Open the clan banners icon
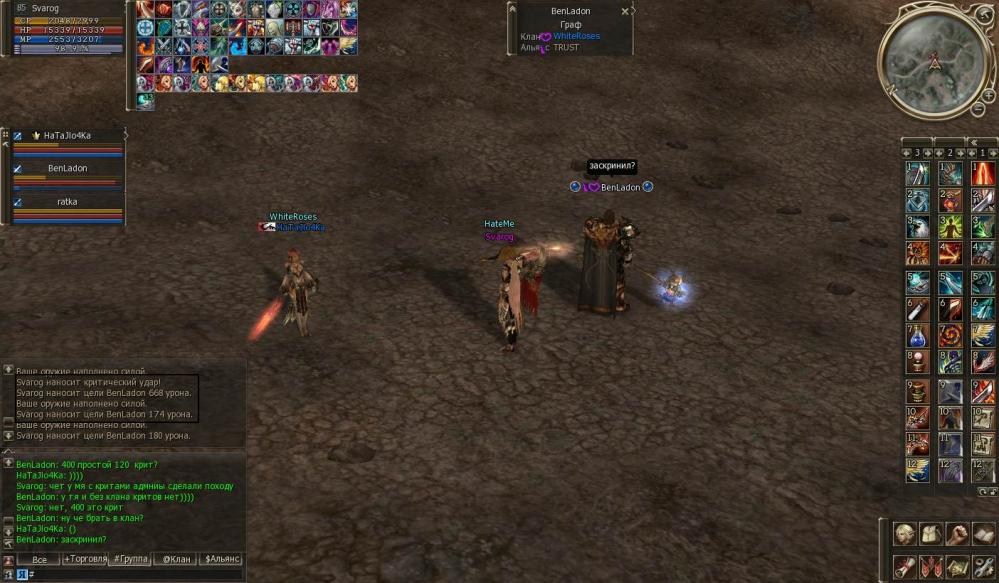Image resolution: width=999 pixels, height=583 pixels. tap(931, 567)
